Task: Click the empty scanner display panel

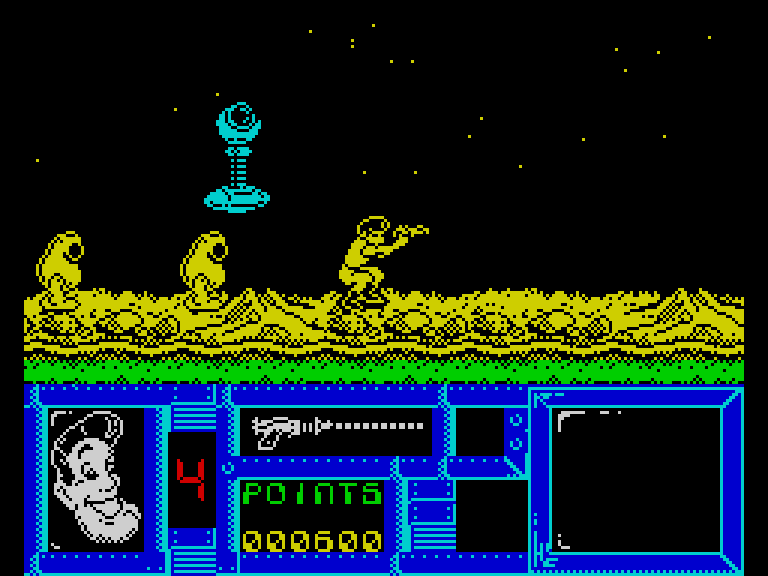Action: [x=635, y=479]
